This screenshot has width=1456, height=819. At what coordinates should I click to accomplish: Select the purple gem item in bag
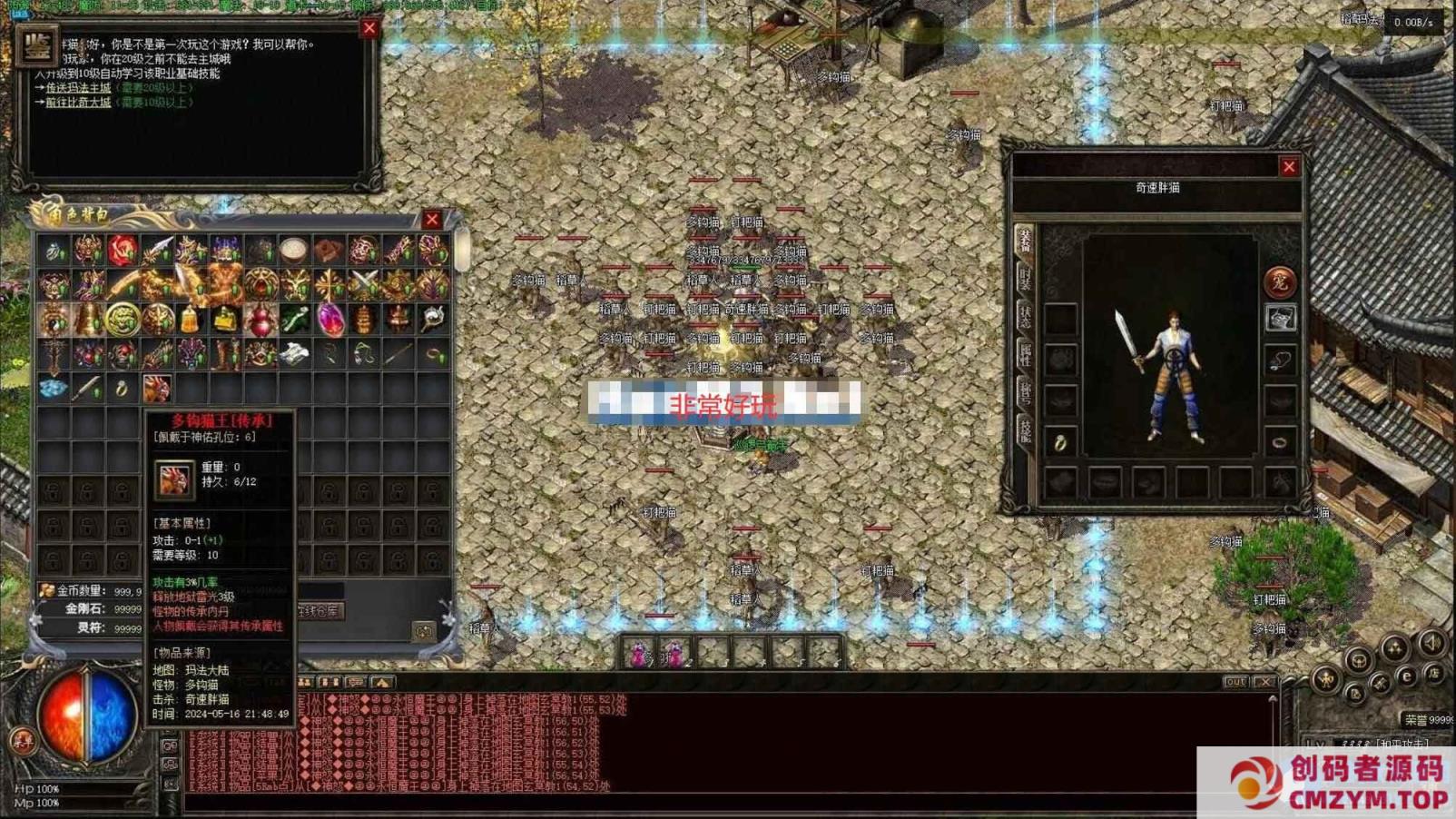pos(330,320)
